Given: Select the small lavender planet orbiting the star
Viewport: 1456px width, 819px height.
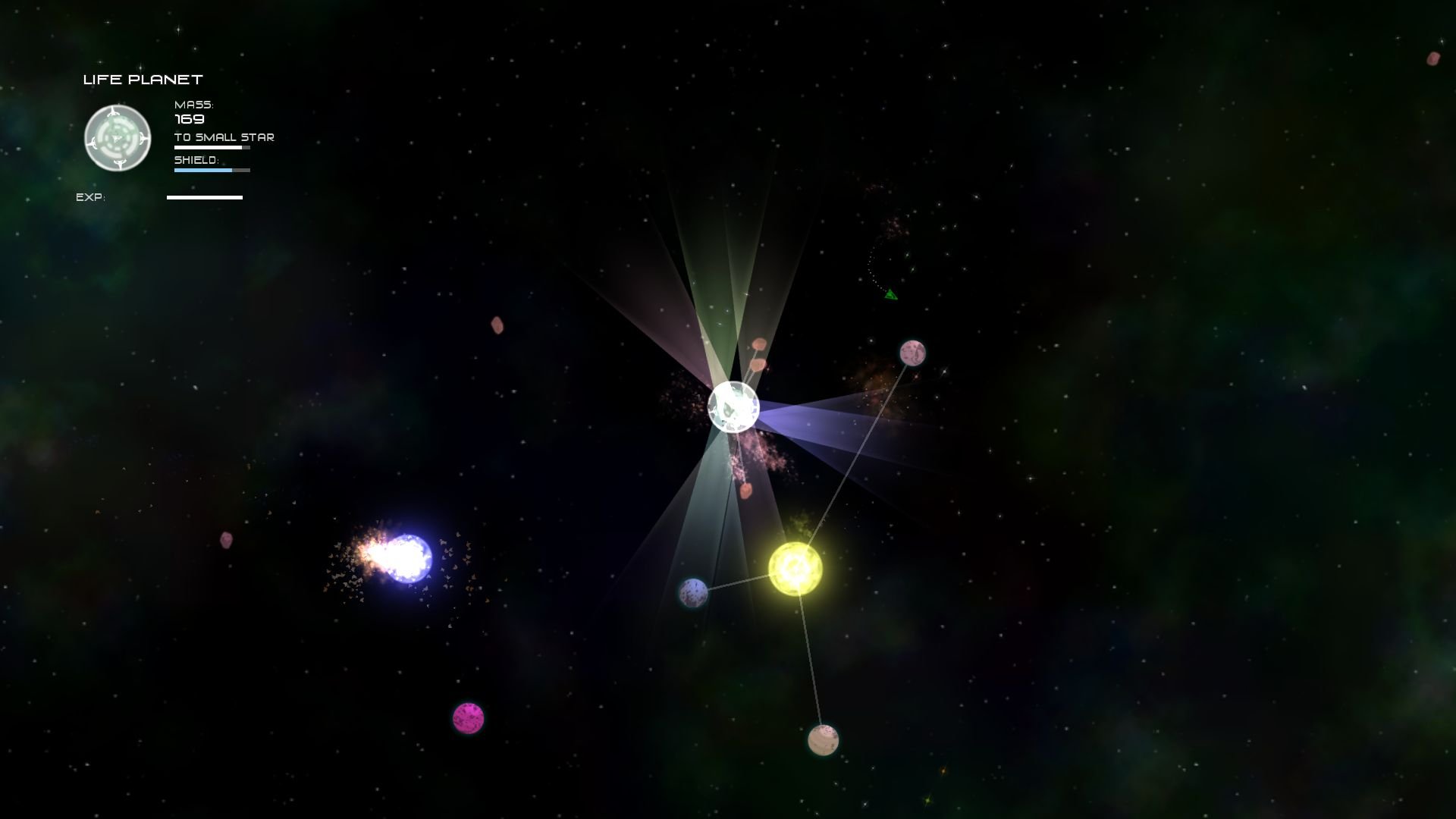Looking at the screenshot, I should coord(693,591).
